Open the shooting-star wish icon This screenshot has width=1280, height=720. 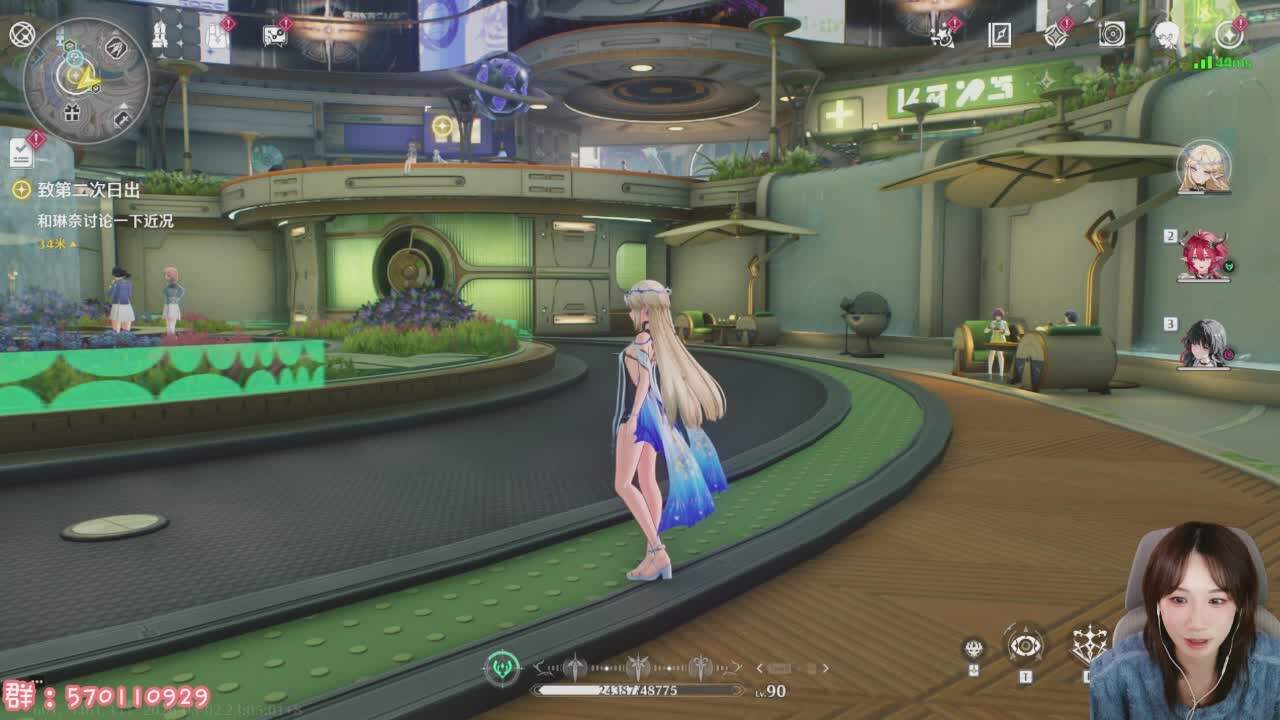coord(941,36)
